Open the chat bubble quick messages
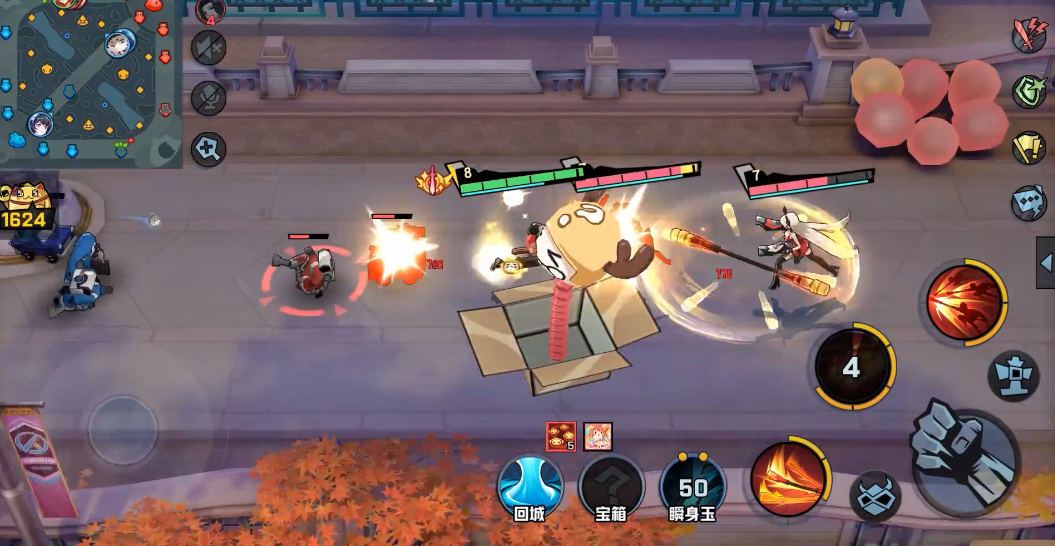Screen dimensions: 1055x546 coord(1028,203)
